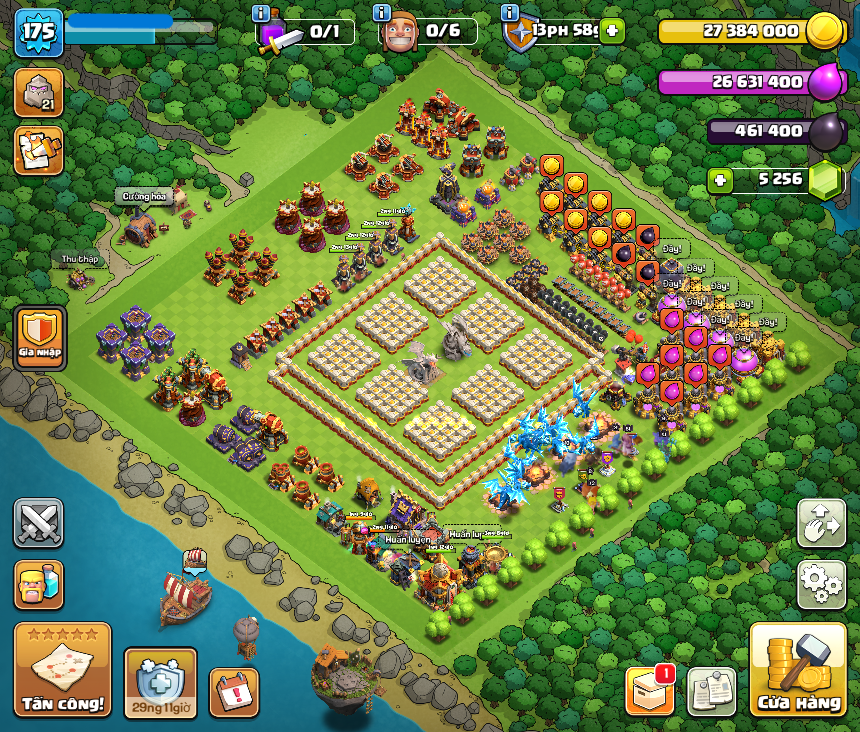Open the barbarian army overview
Screen dimensions: 860x732
(38, 585)
